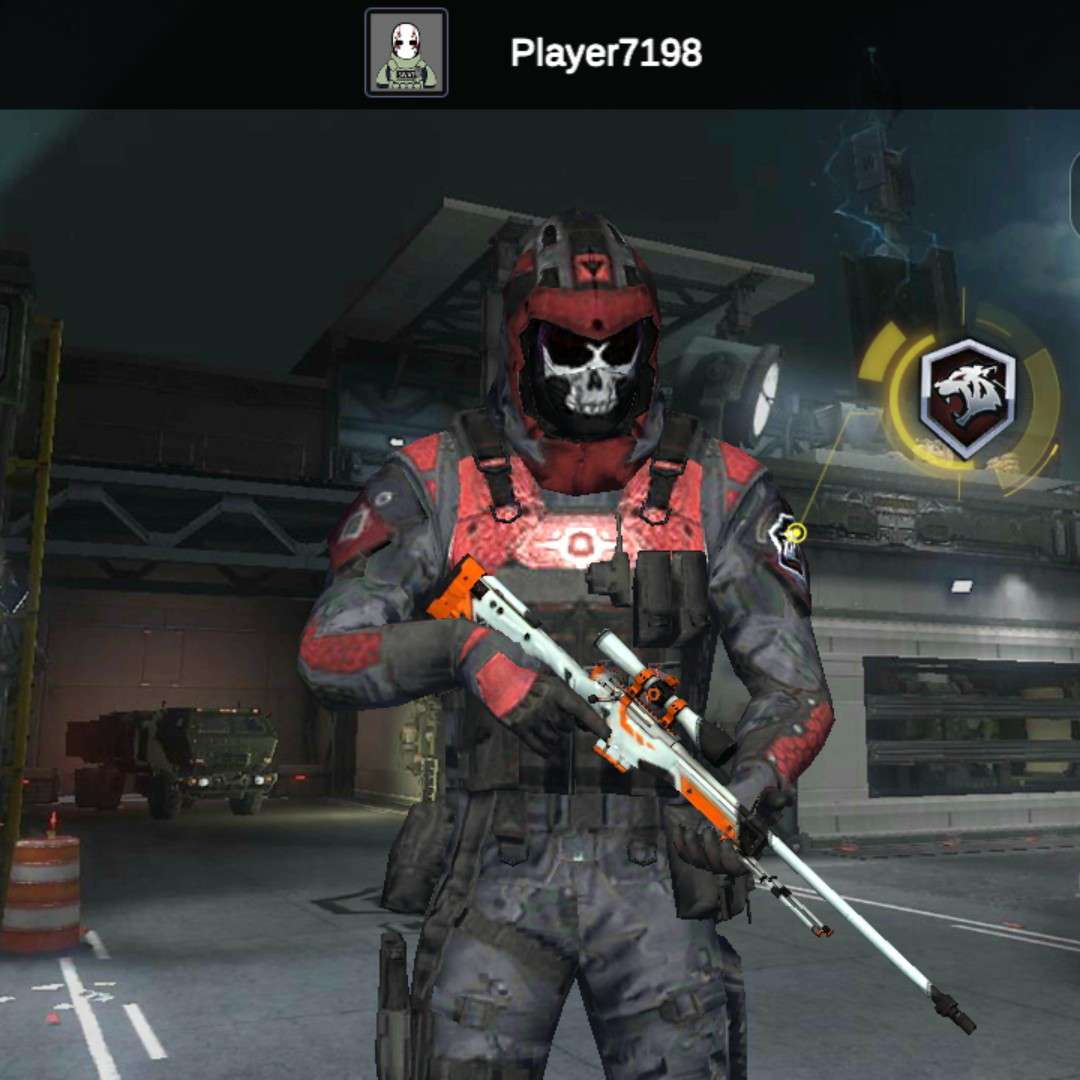The width and height of the screenshot is (1080, 1080).
Task: Open the skull-mask player avatar
Action: [x=406, y=53]
